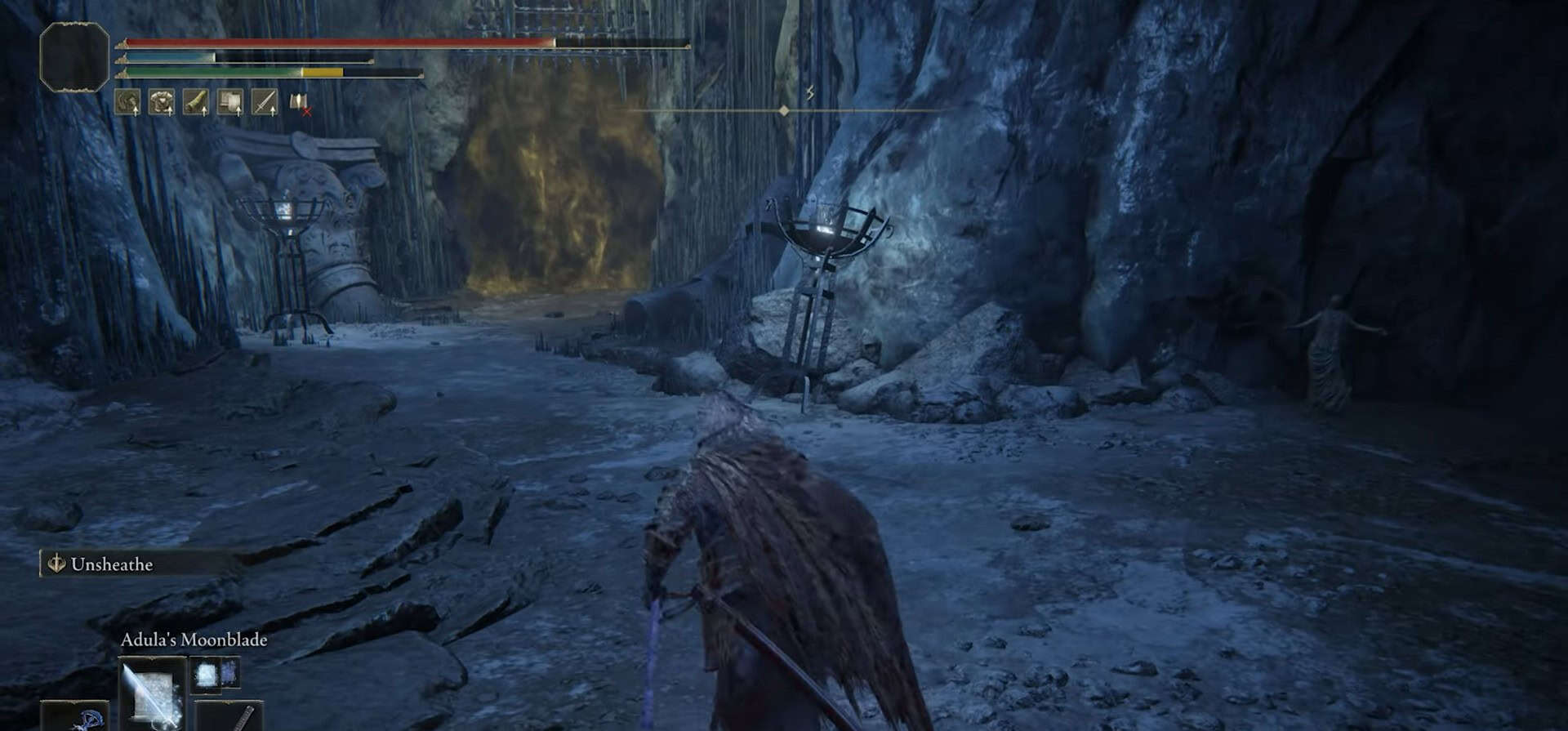Screen dimensions: 1568x731
Task: Select the right-hand katana equipment slot
Action: point(230,716)
